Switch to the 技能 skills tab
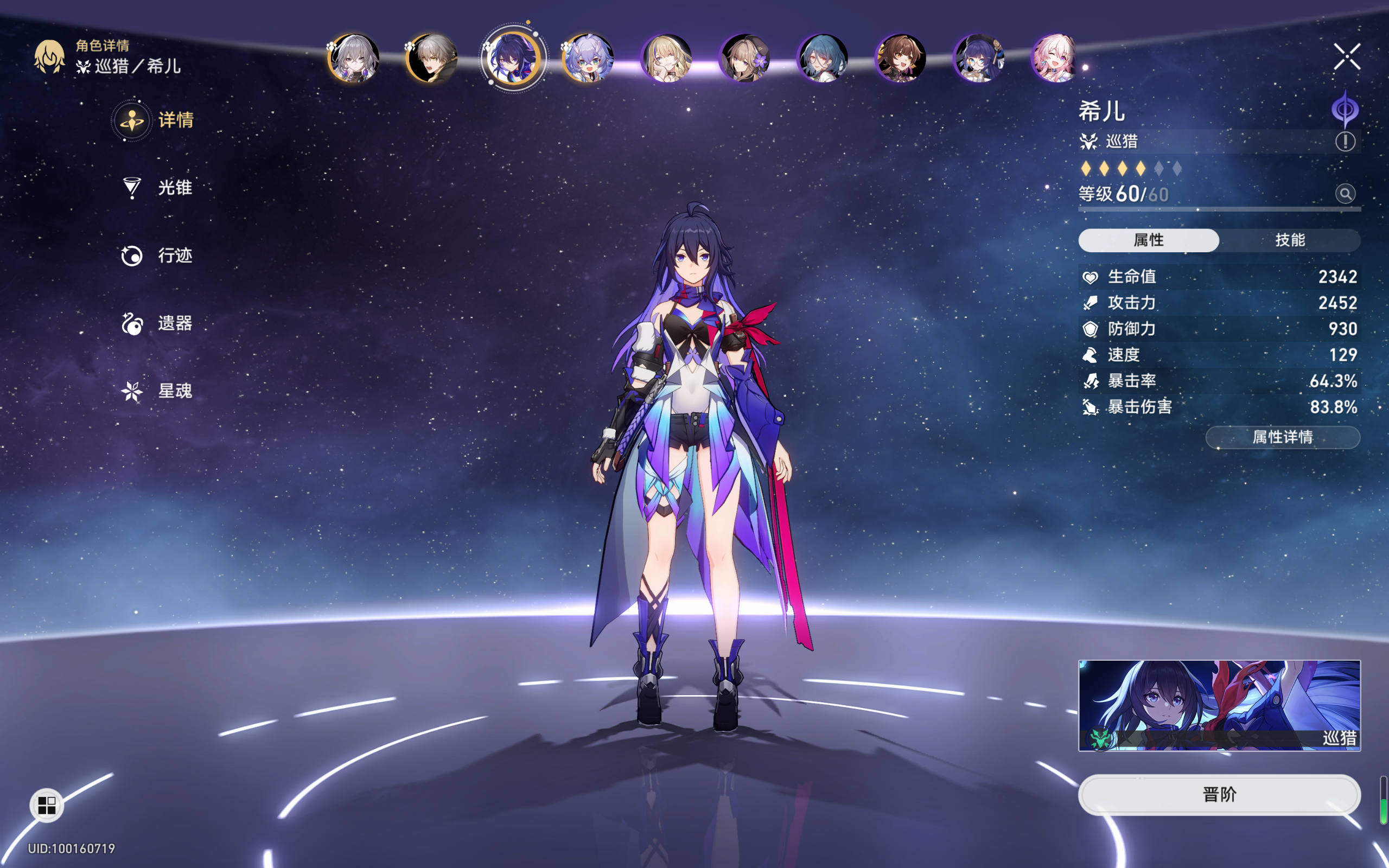This screenshot has height=868, width=1389. tap(1290, 240)
